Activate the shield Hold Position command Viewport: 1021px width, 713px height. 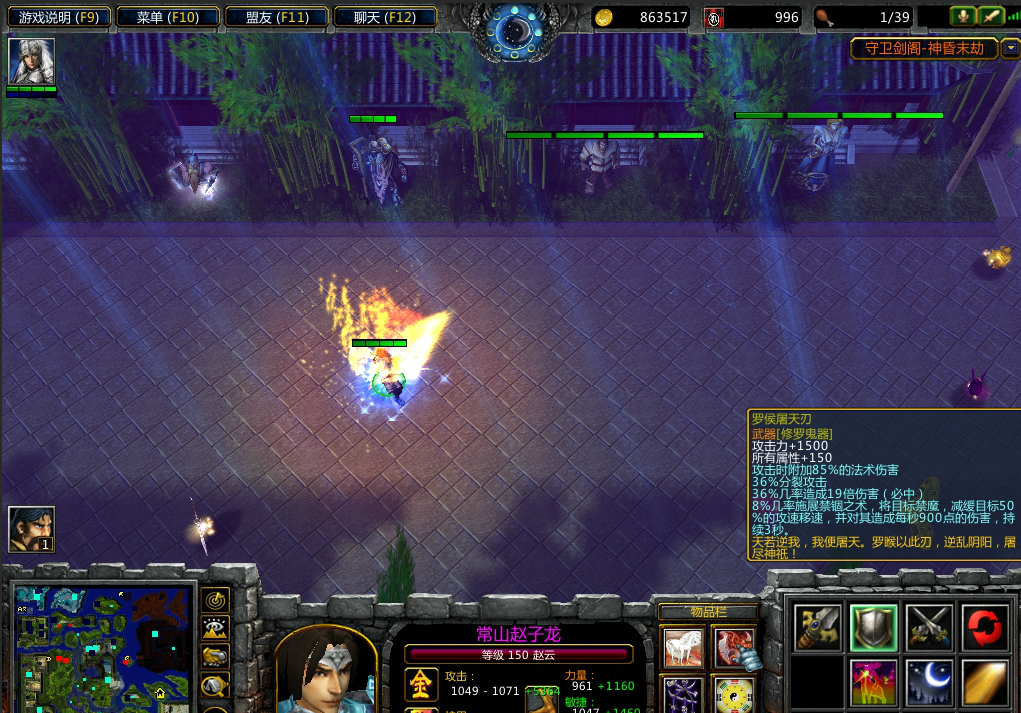click(x=874, y=627)
